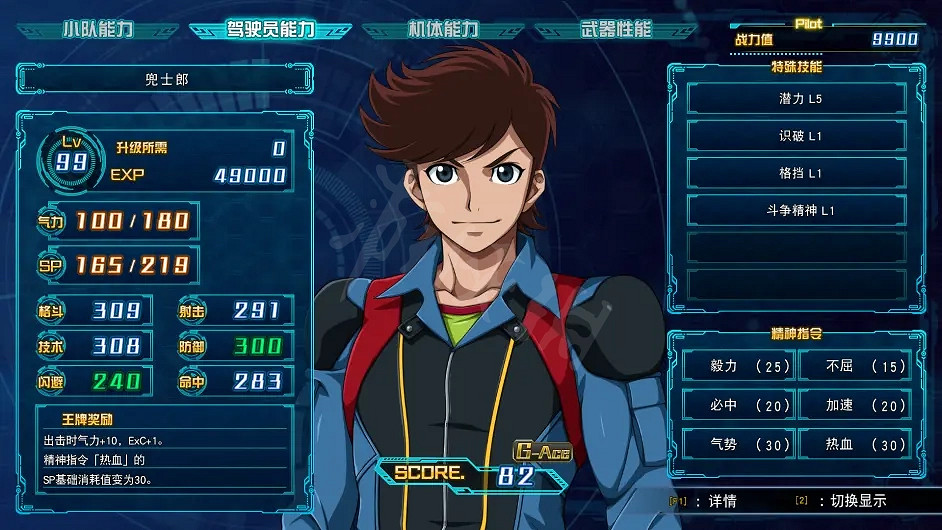This screenshot has width=942, height=530.
Task: Select the 驾驶员能力 tab
Action: (x=270, y=29)
